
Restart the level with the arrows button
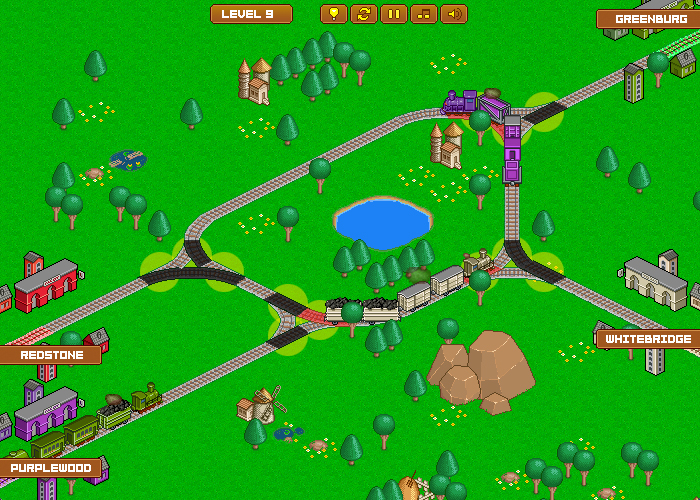point(364,14)
